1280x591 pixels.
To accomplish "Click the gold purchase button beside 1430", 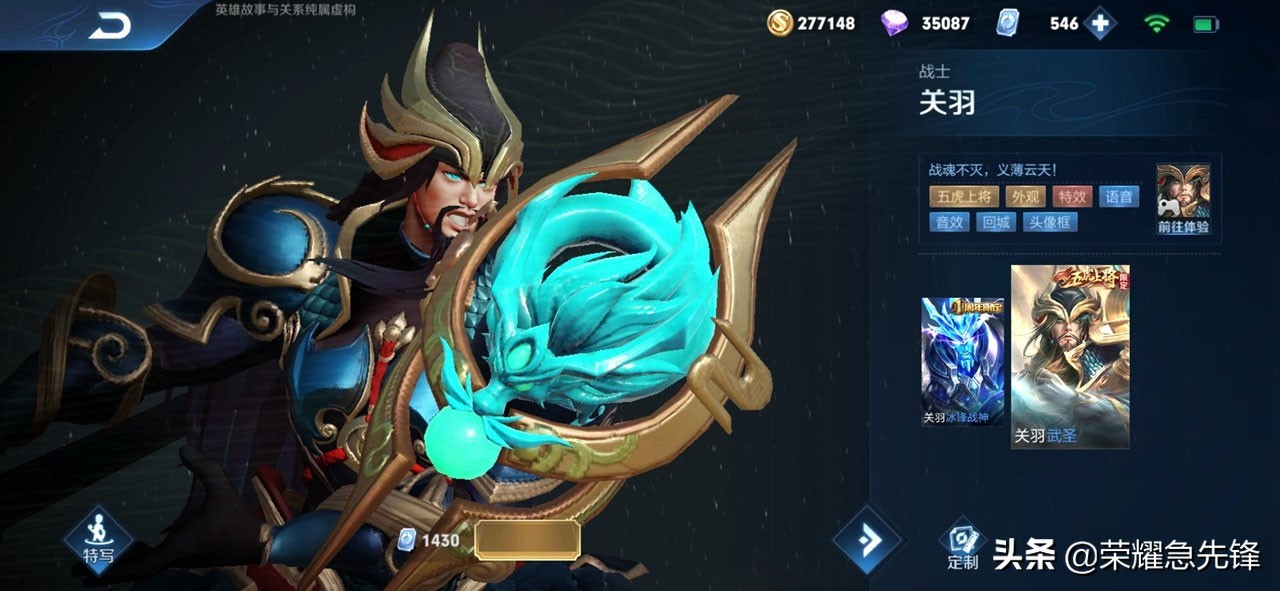I will coord(527,540).
